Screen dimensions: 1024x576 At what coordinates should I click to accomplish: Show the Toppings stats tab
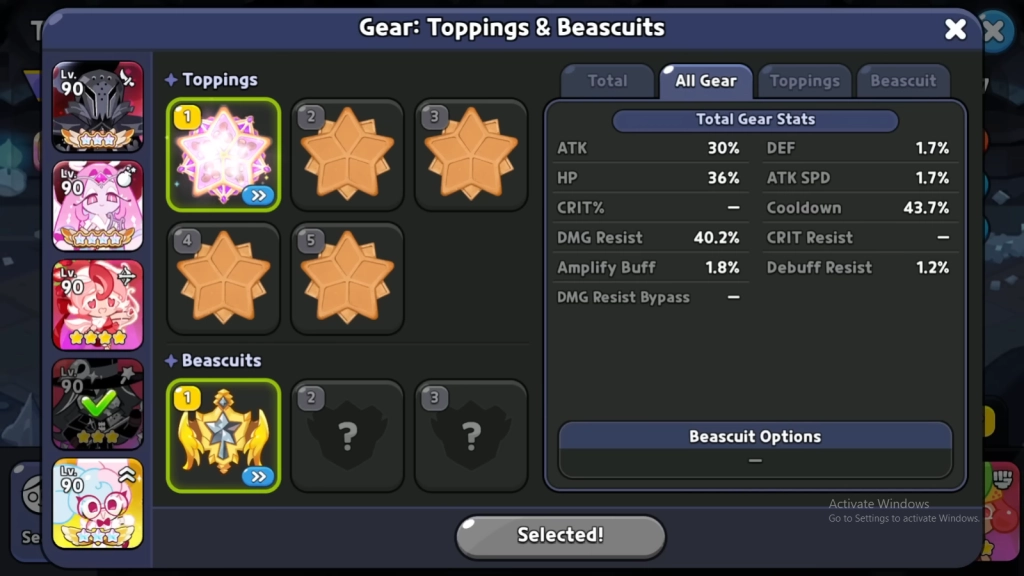[804, 81]
